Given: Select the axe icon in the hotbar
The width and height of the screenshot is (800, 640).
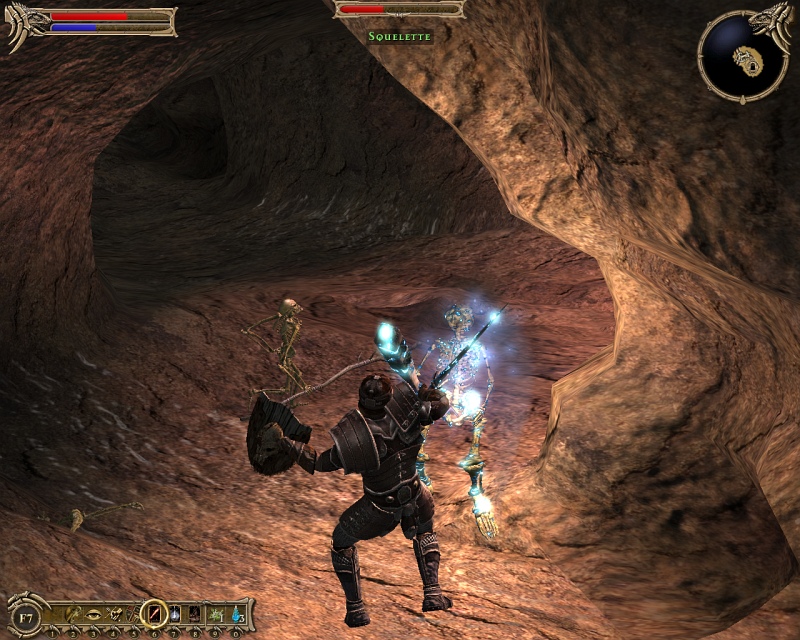Looking at the screenshot, I should pyautogui.click(x=72, y=613).
